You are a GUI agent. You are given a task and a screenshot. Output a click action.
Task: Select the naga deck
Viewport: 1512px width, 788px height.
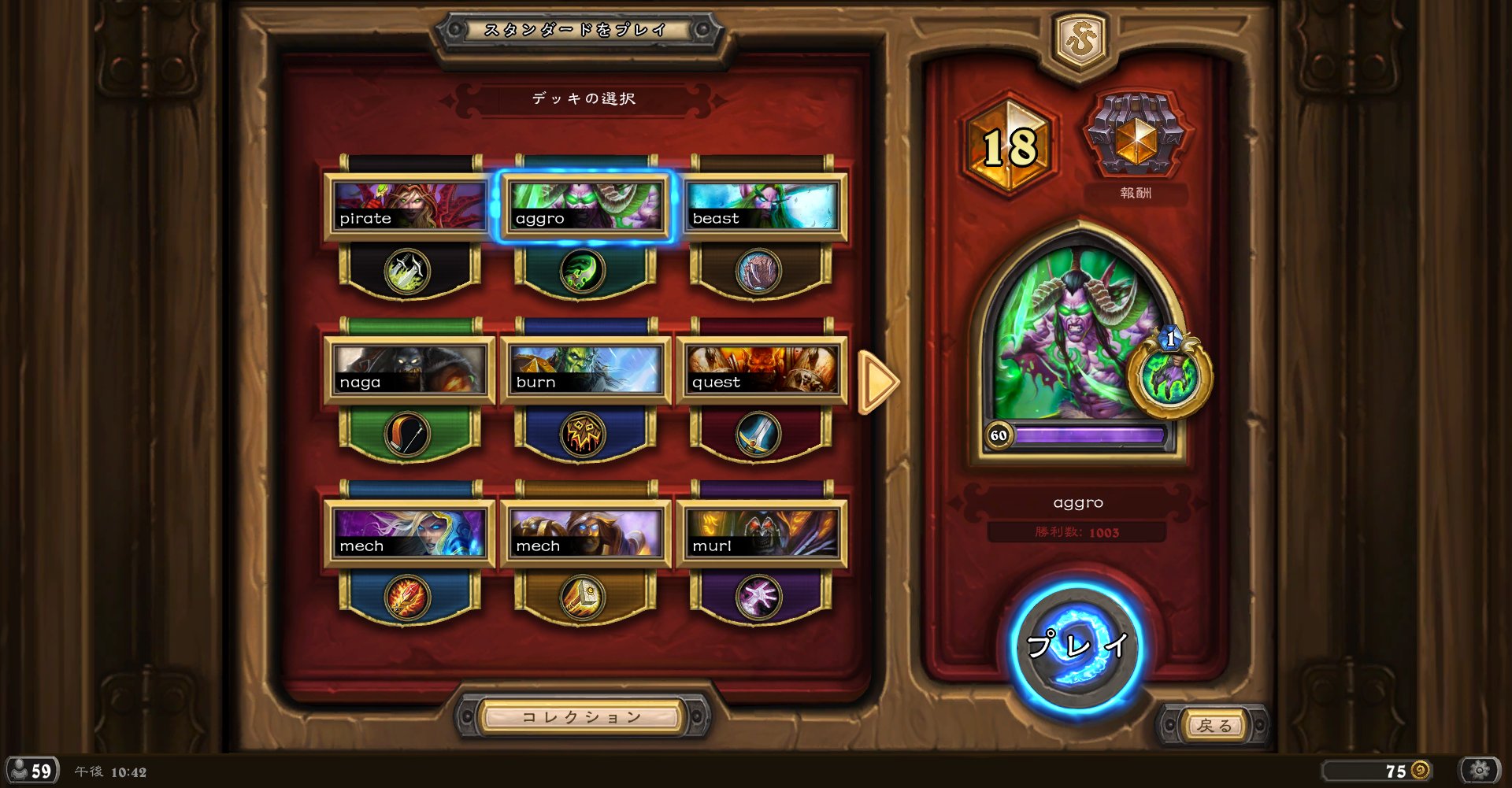coord(408,370)
